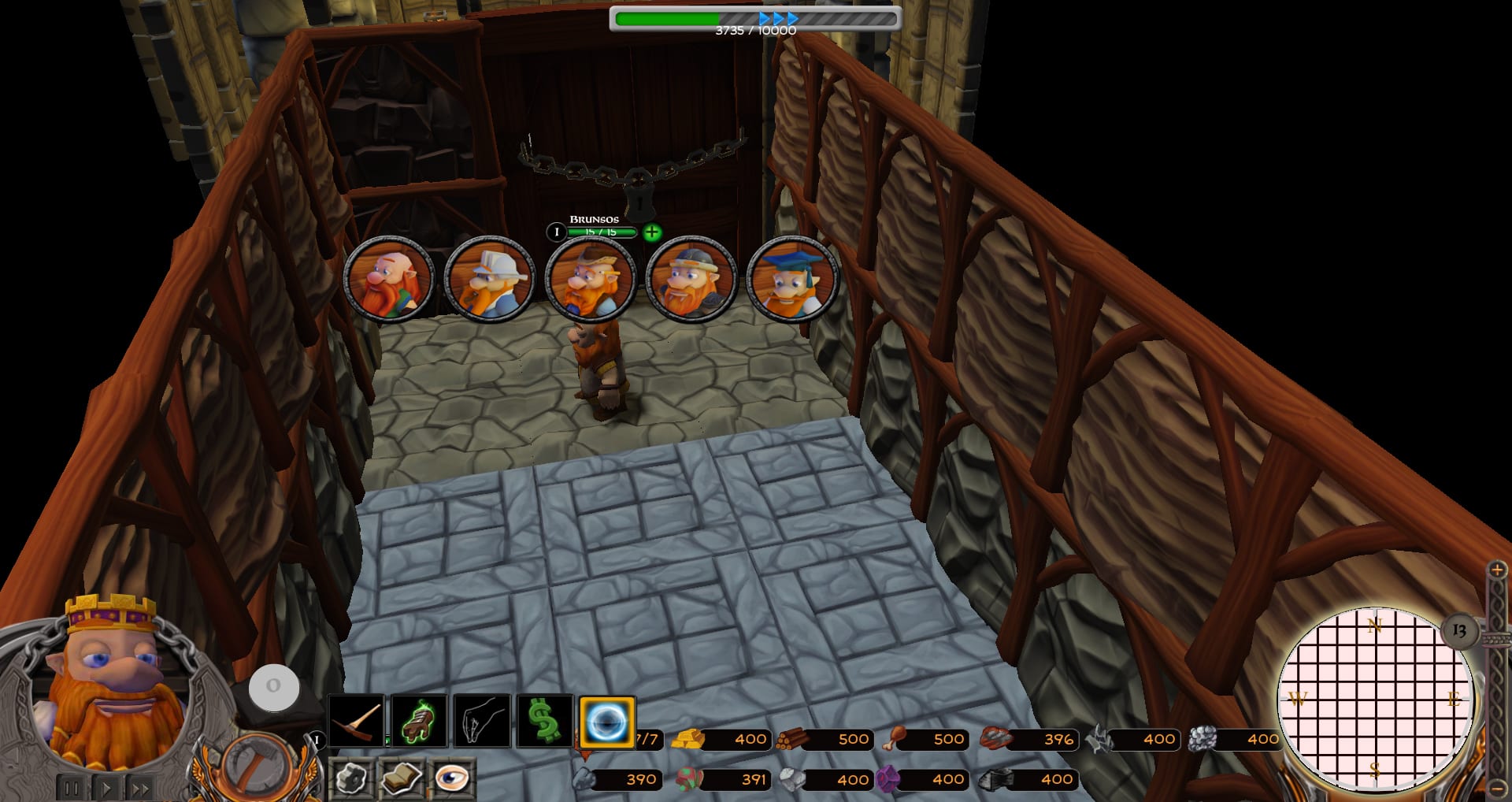Toggle the eye view button
The width and height of the screenshot is (1512, 802).
pyautogui.click(x=451, y=778)
